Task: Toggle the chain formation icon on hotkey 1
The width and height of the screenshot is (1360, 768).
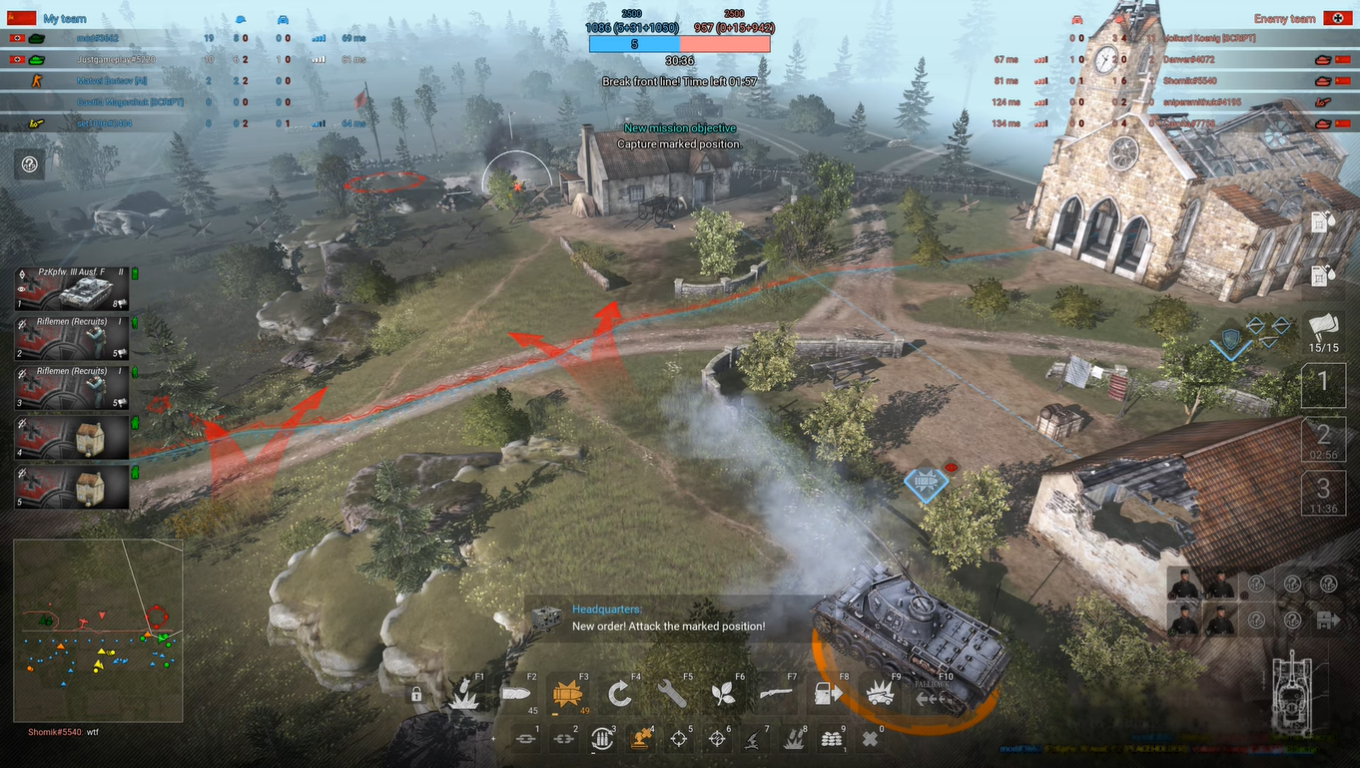Action: click(526, 737)
